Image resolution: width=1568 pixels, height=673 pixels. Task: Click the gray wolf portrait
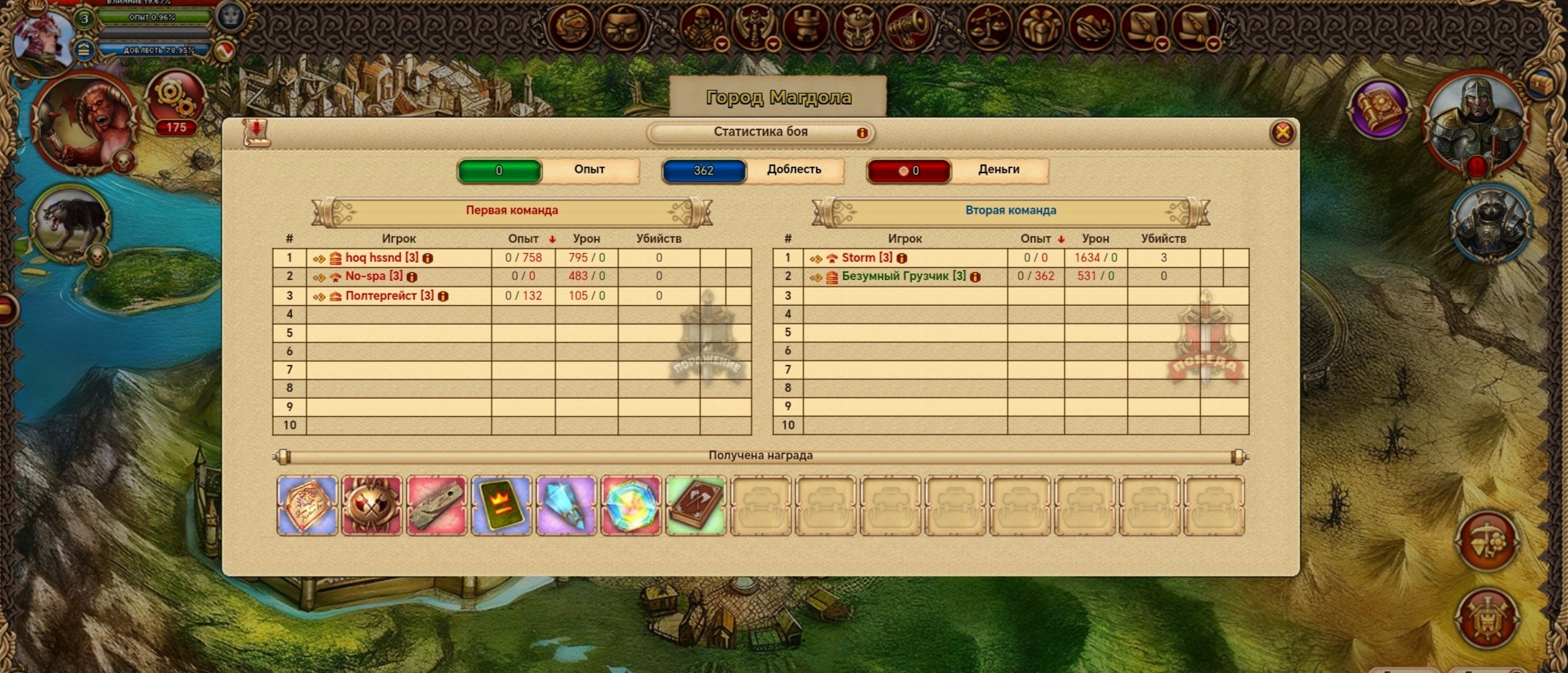pyautogui.click(x=70, y=222)
